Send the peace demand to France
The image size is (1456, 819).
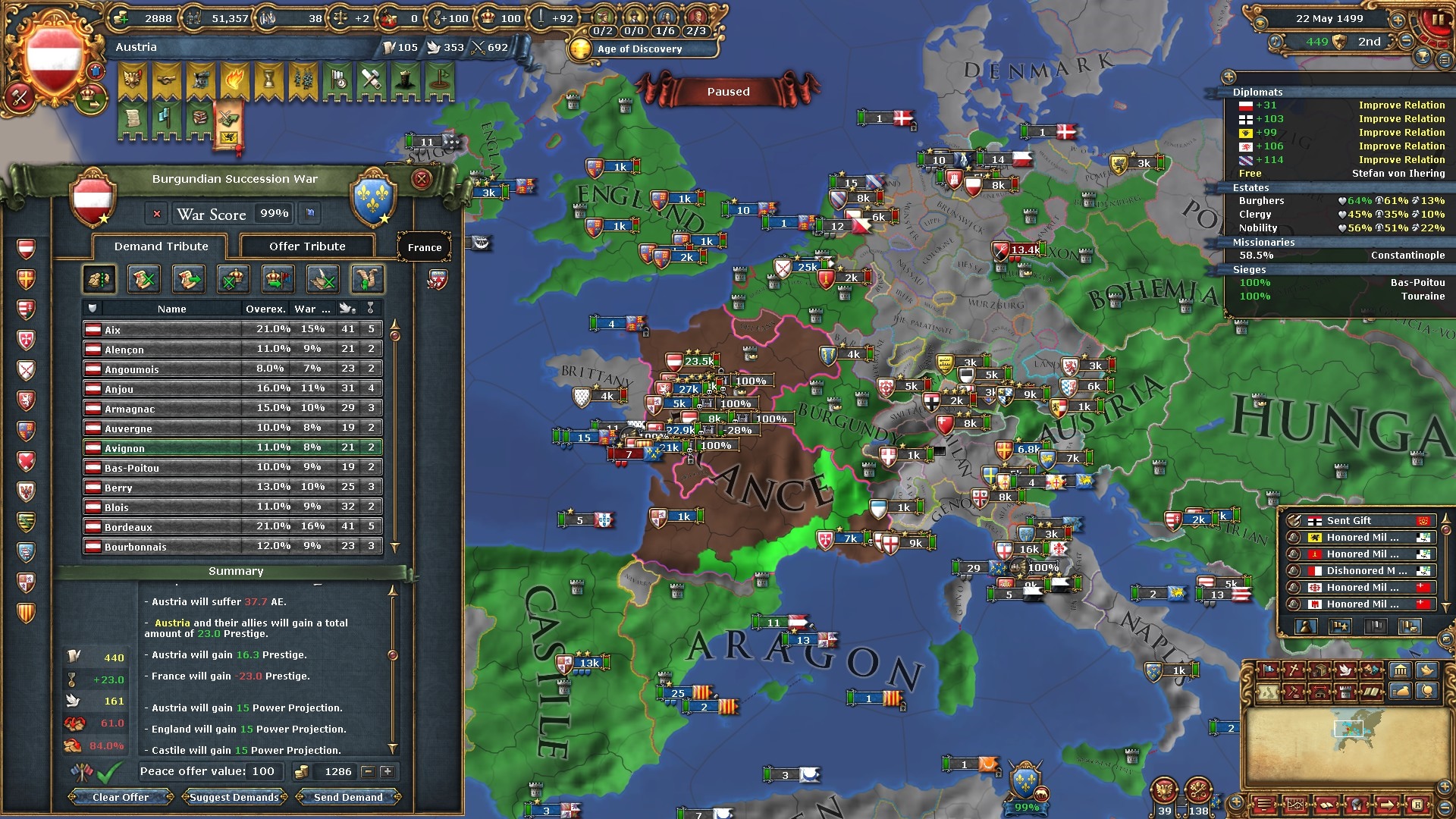(348, 797)
